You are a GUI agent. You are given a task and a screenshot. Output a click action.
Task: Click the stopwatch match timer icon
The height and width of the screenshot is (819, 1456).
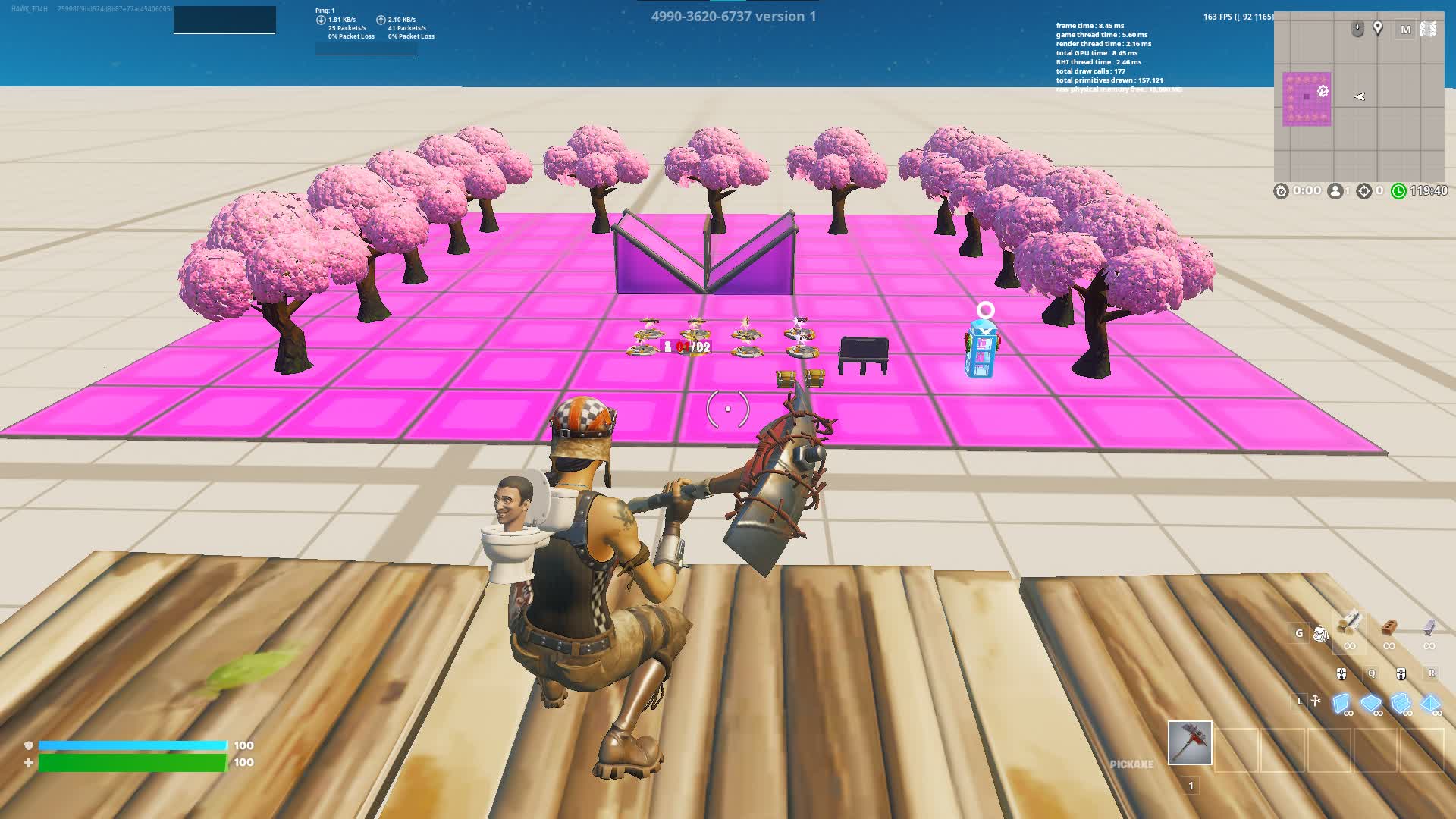tap(1282, 190)
